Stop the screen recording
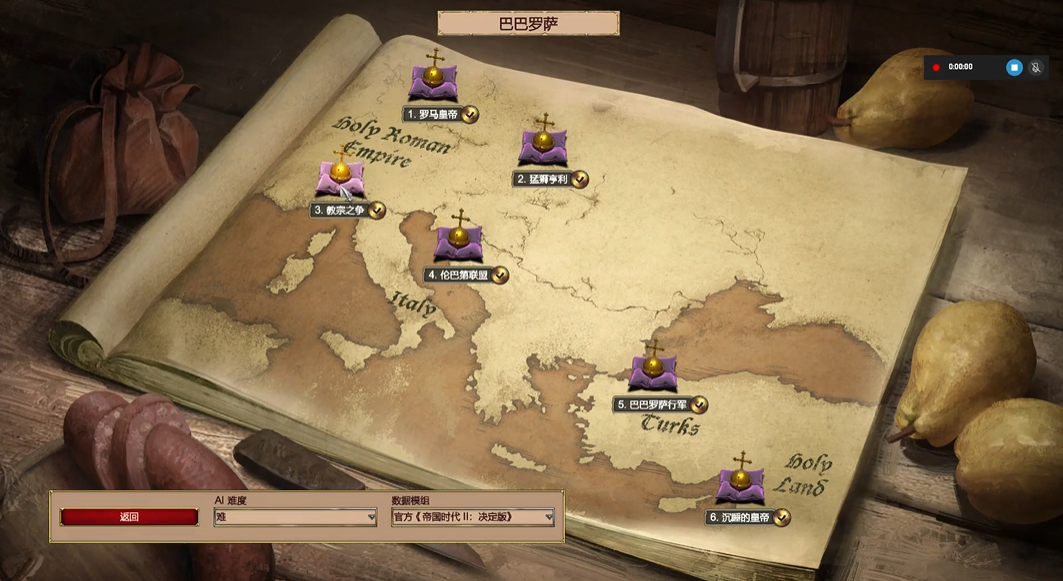 pos(1014,67)
